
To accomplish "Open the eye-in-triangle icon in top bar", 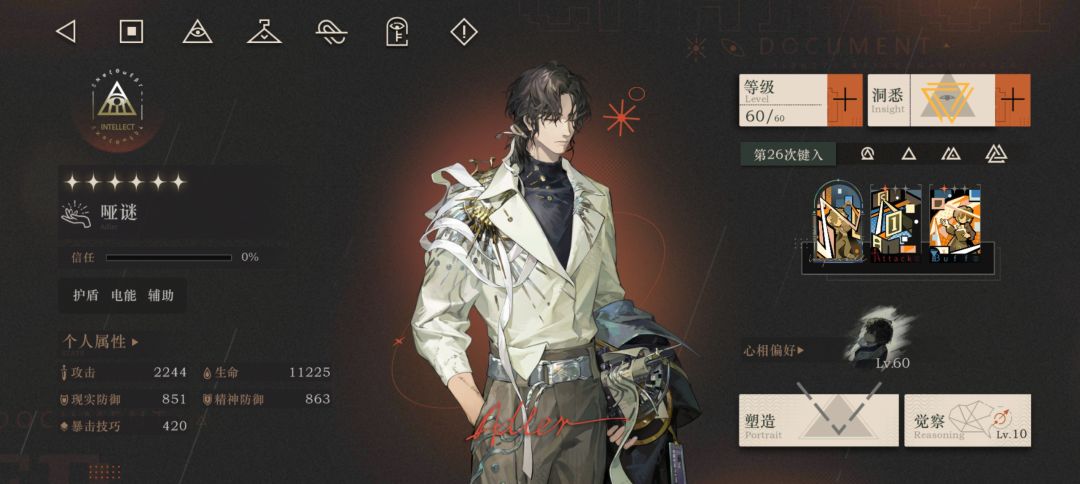I will pyautogui.click(x=198, y=32).
